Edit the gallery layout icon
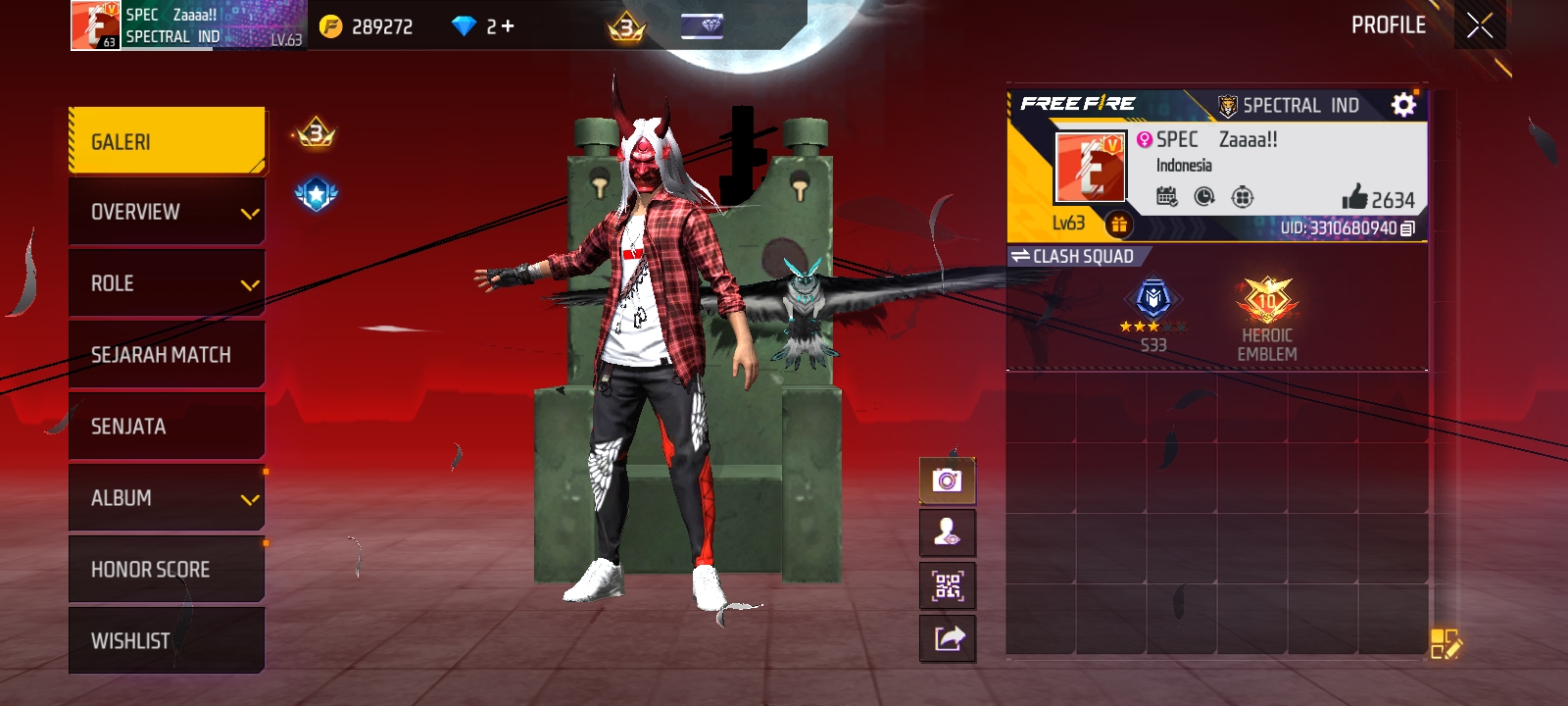Image resolution: width=1568 pixels, height=706 pixels. tap(1445, 644)
